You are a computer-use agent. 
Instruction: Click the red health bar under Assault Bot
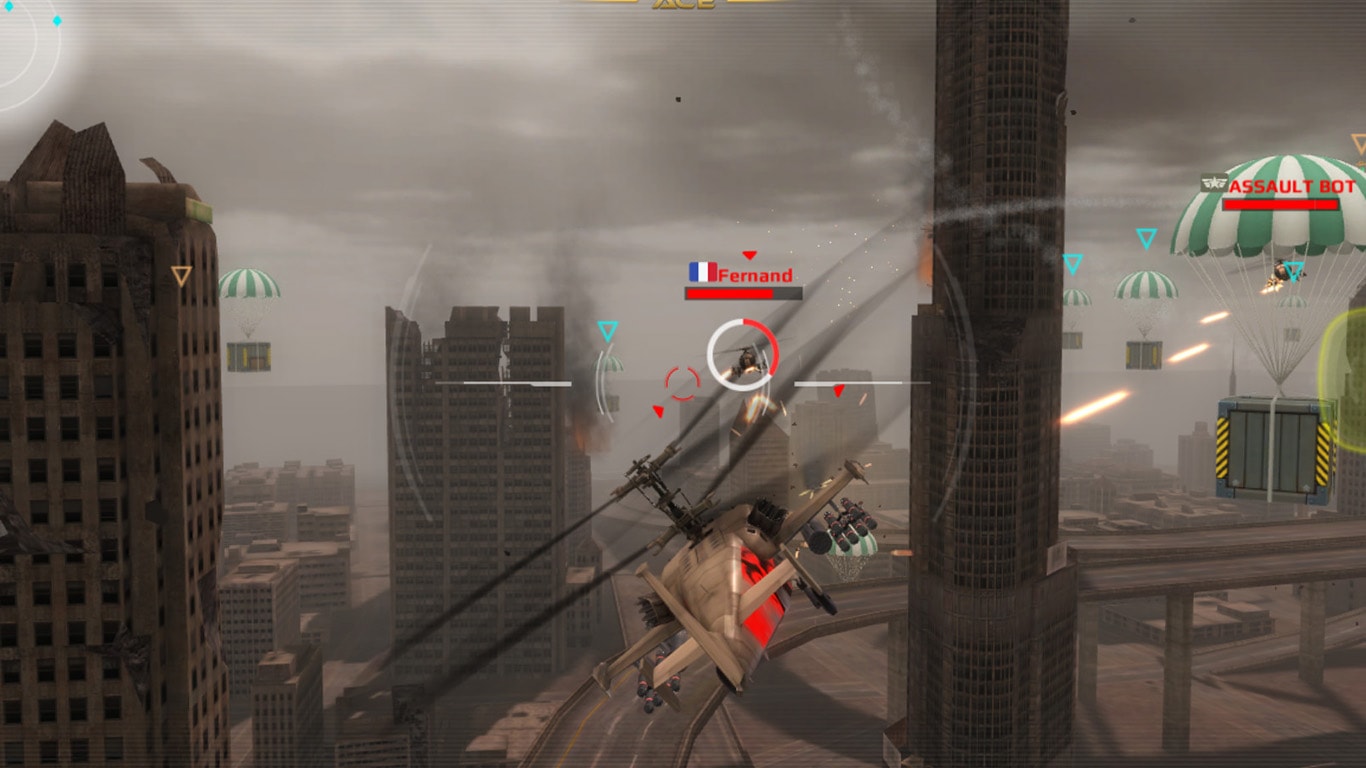tap(1279, 204)
